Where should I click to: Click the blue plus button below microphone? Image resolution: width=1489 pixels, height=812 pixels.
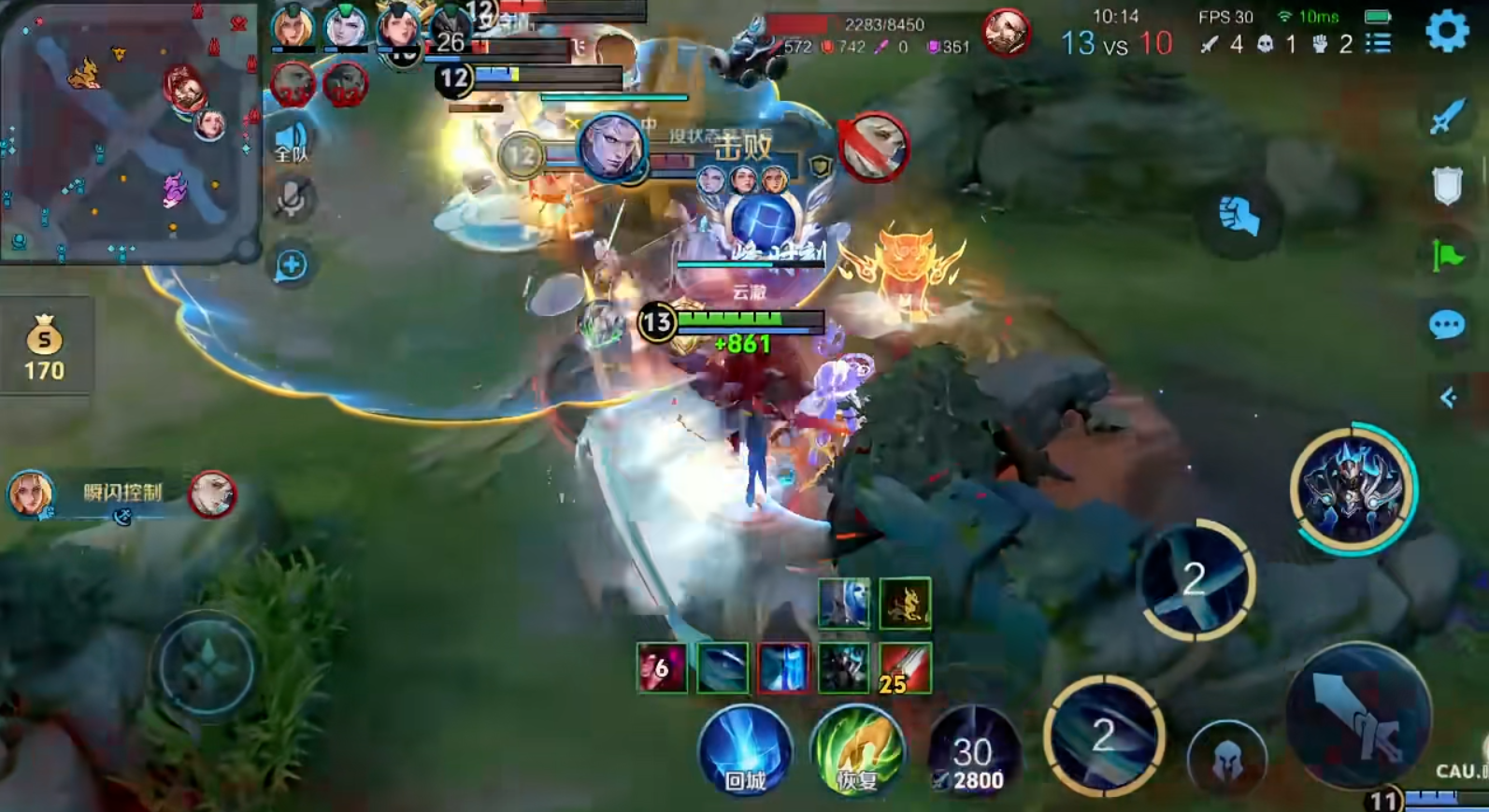coord(292,265)
